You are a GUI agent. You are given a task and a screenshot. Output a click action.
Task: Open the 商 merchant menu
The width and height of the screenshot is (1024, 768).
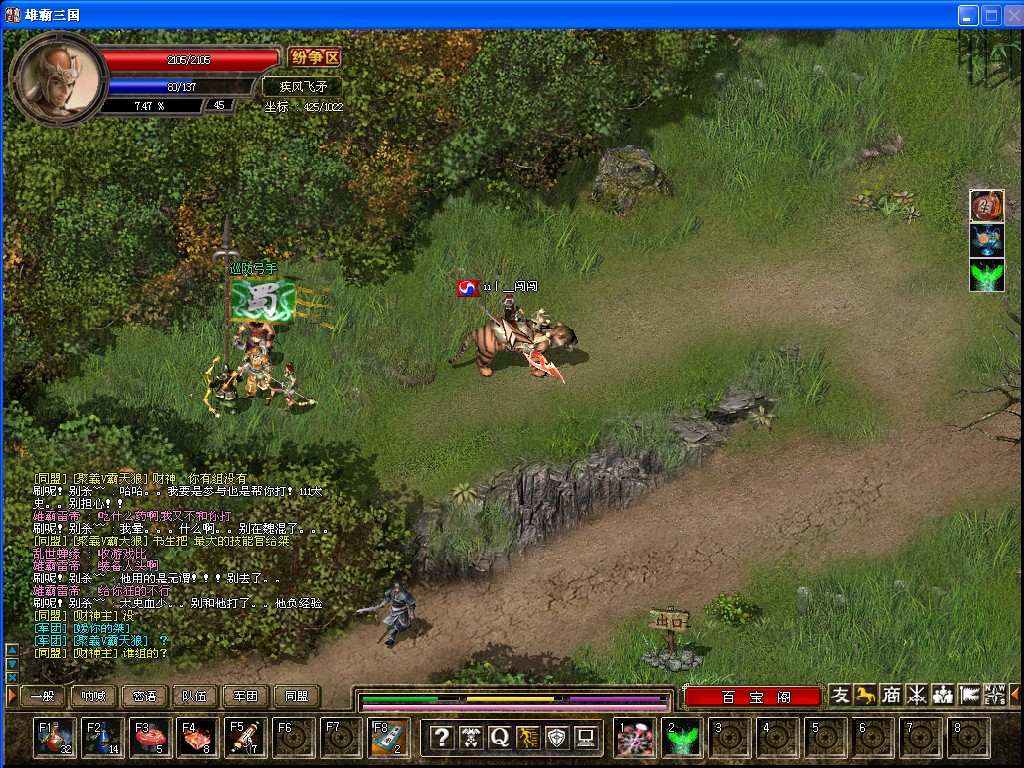891,695
